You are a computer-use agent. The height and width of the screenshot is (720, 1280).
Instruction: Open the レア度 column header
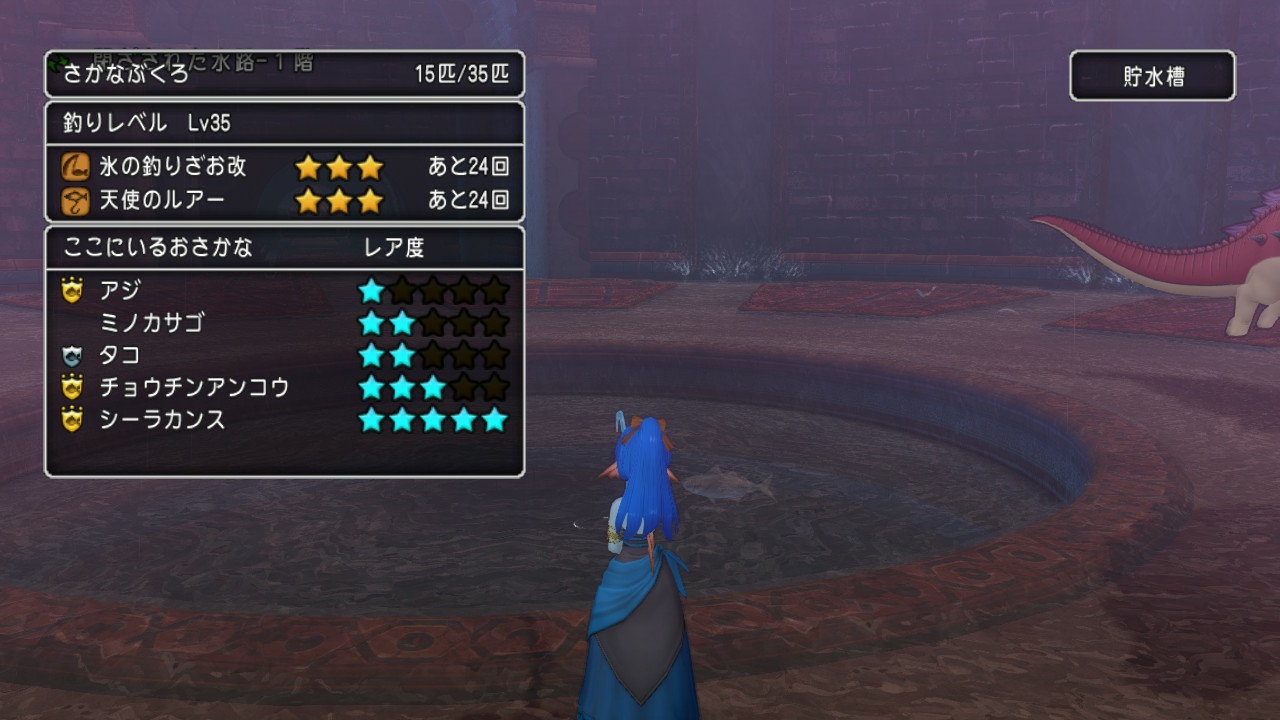click(394, 246)
